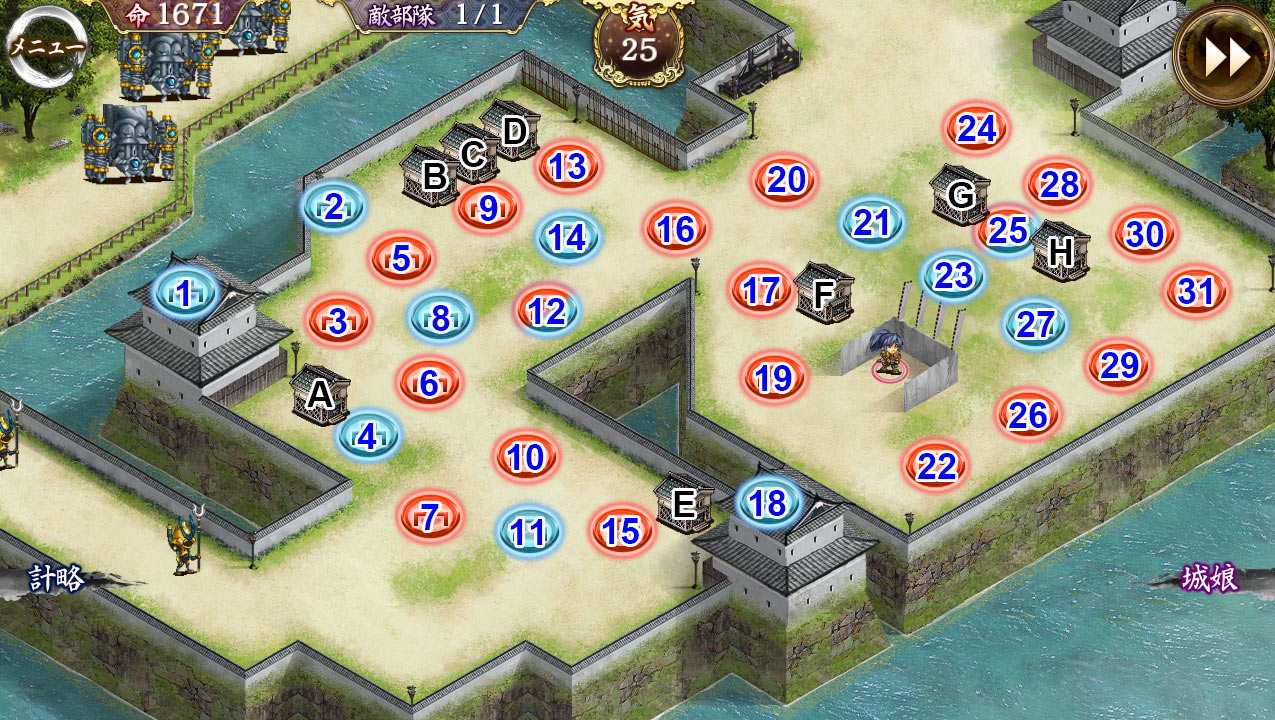This screenshot has height=720, width=1275.
Task: Choose red deployment tile number 31
Action: (x=1196, y=292)
